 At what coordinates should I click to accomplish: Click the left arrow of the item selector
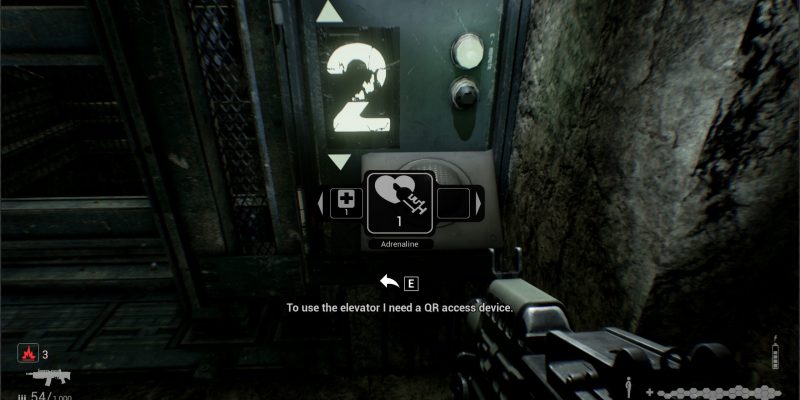coord(320,205)
